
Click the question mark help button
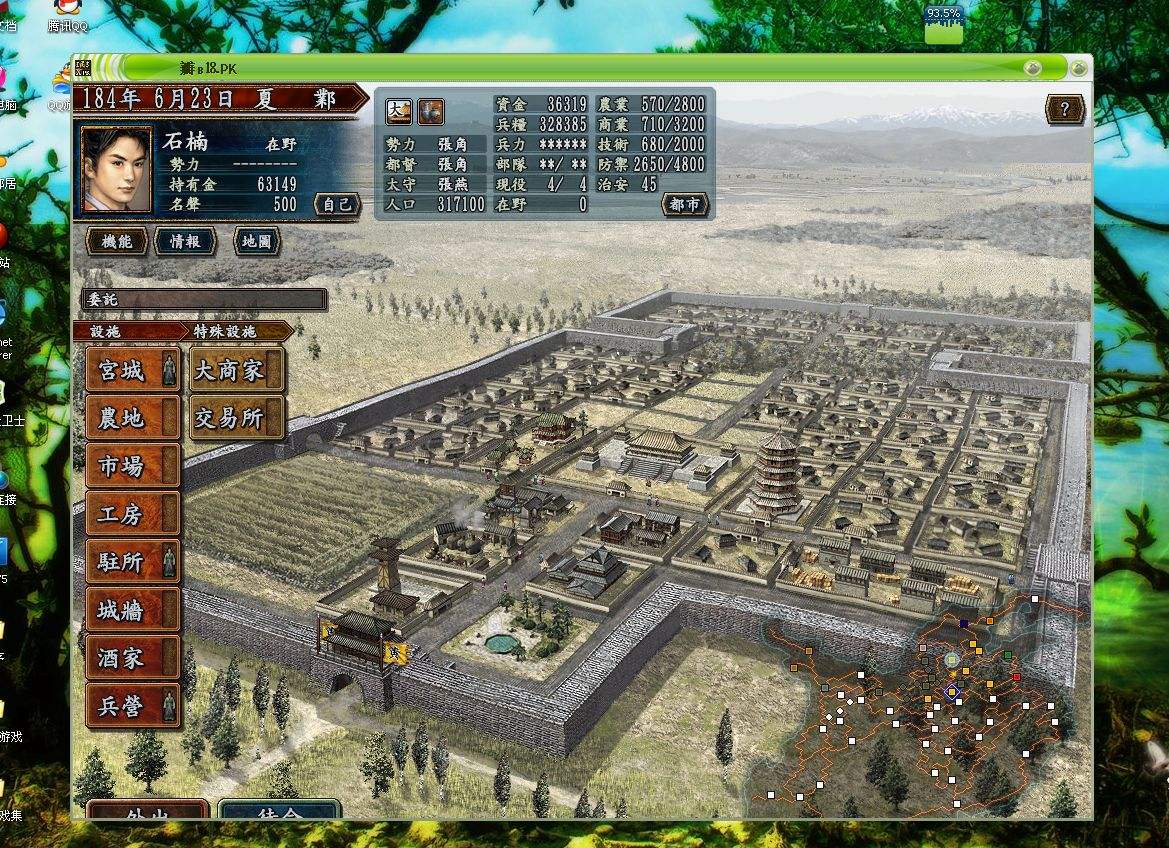[x=1065, y=109]
